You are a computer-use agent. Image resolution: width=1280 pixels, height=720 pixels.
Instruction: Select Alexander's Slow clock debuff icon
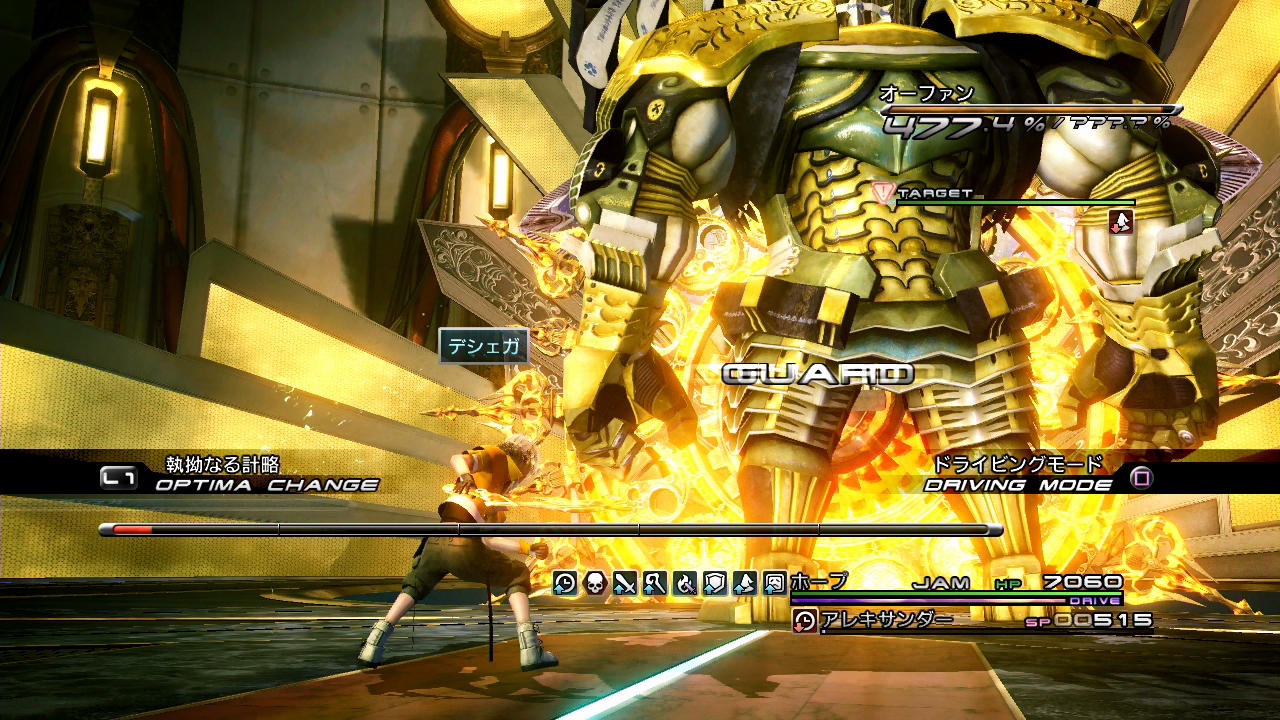click(804, 620)
